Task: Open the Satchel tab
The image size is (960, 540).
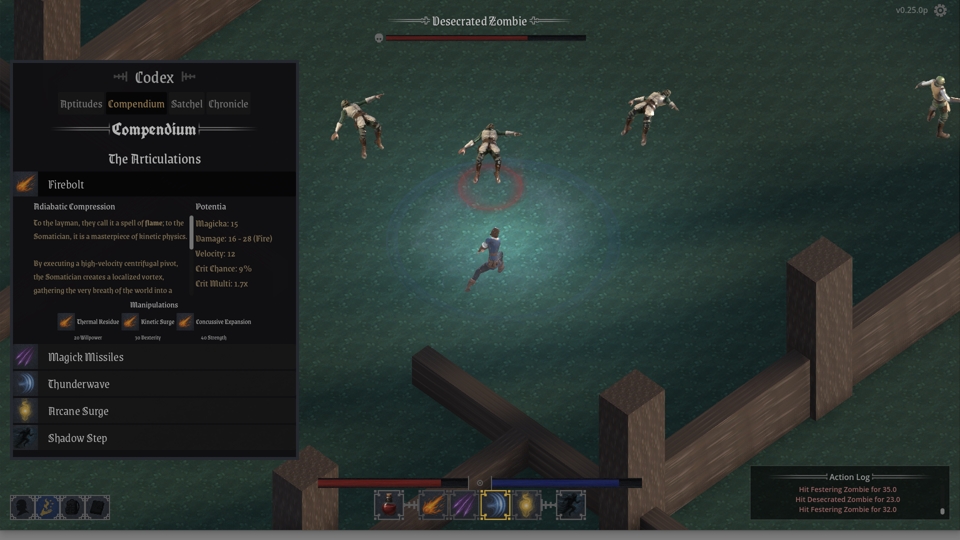Action: click(x=187, y=104)
